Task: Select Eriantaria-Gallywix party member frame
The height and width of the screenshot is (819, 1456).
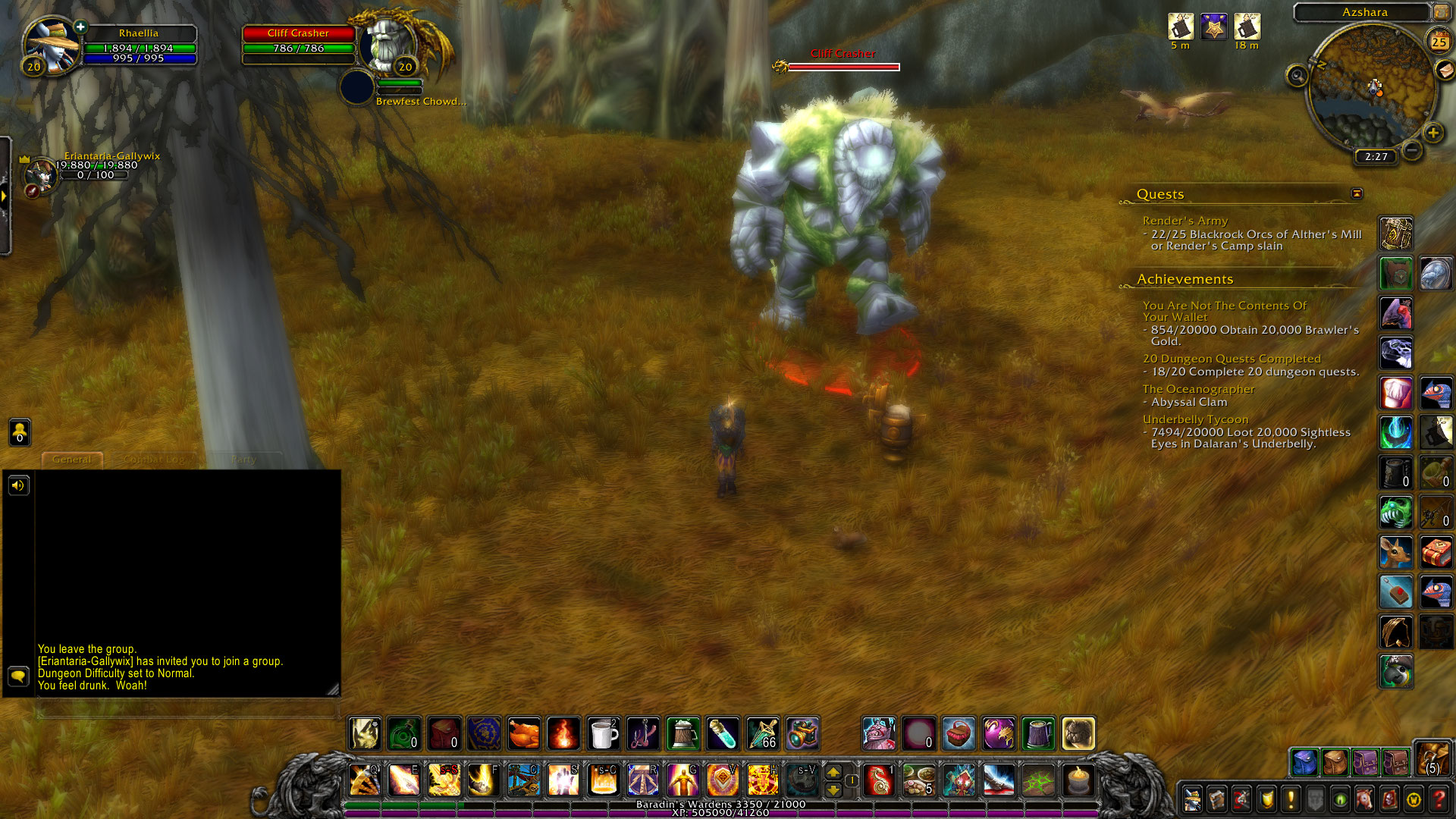Action: [x=42, y=174]
